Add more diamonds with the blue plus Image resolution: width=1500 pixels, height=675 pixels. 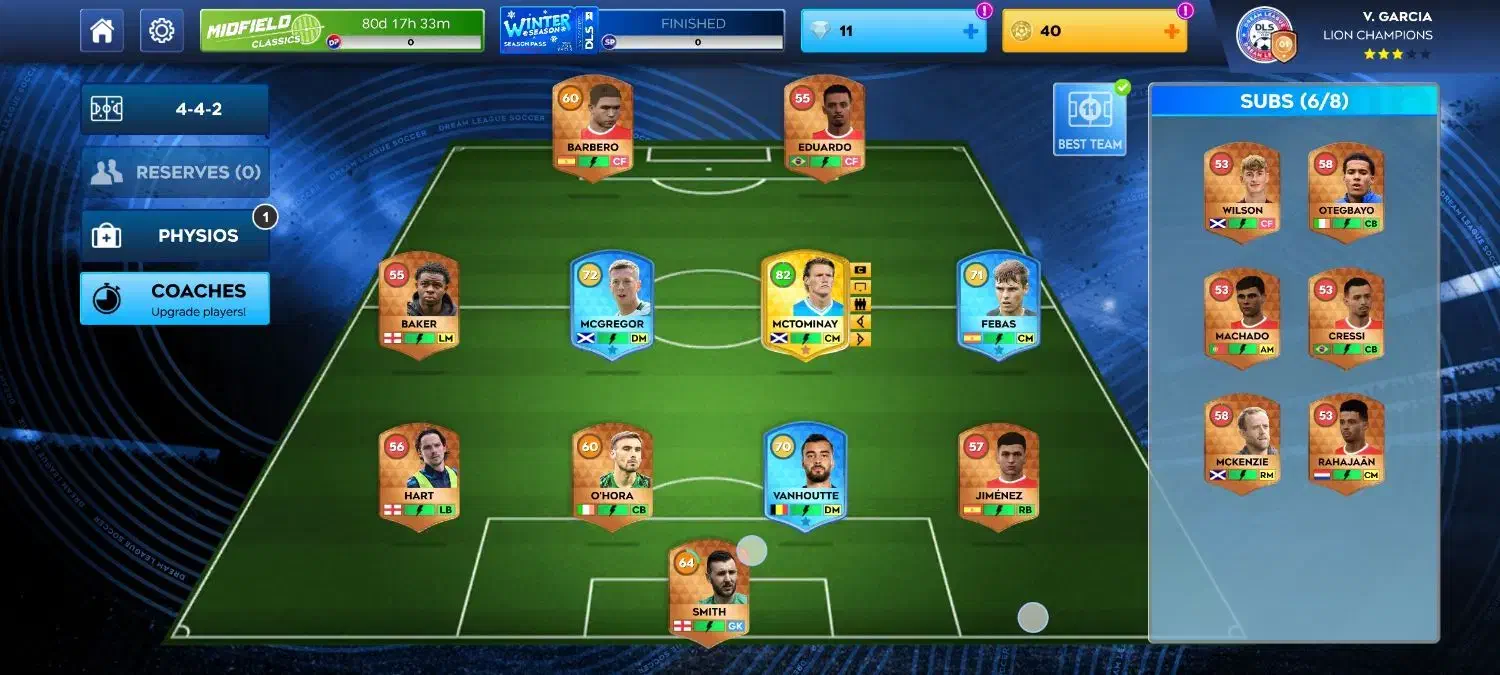point(970,31)
